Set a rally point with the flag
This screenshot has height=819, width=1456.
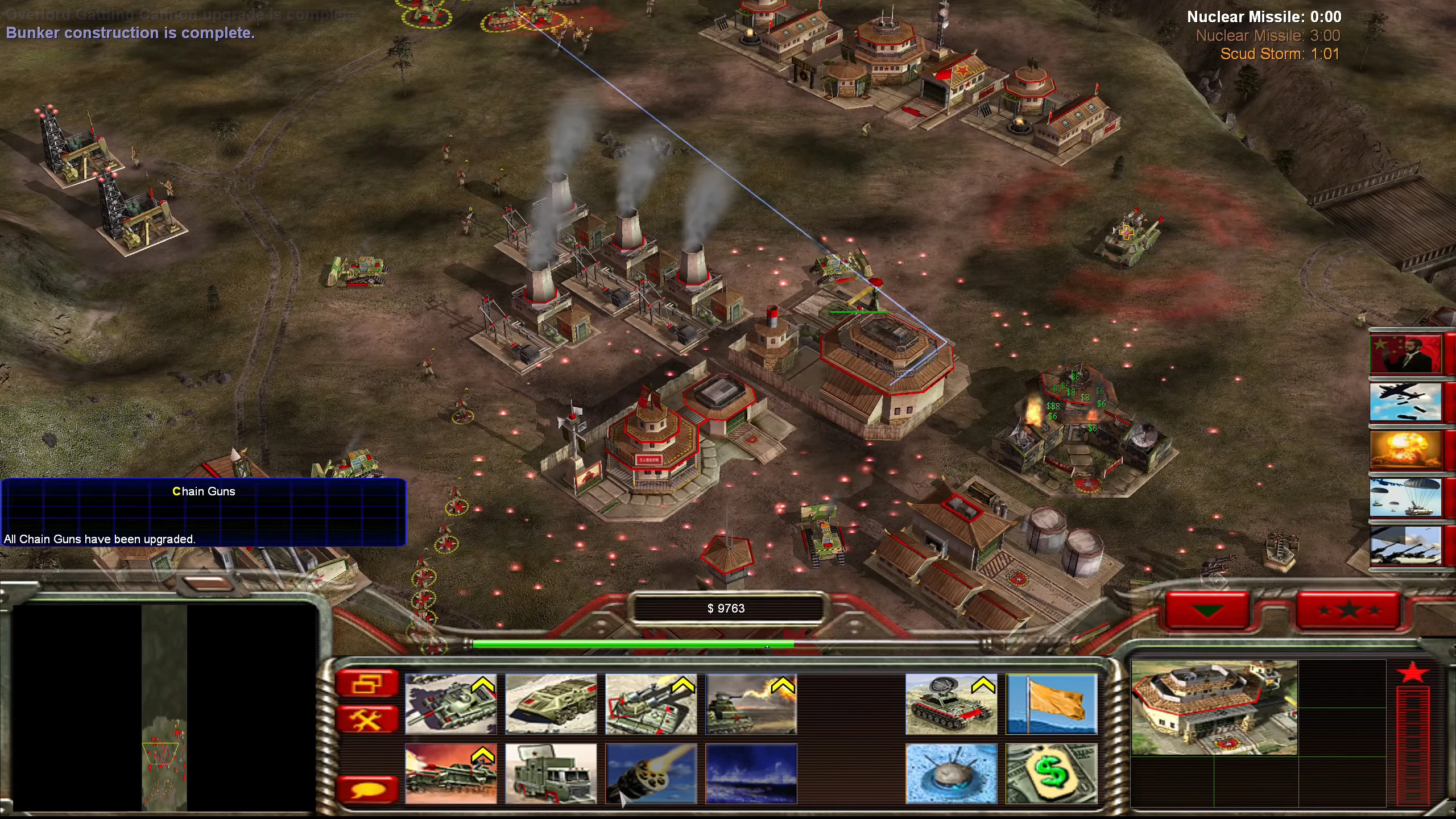coord(1051,703)
